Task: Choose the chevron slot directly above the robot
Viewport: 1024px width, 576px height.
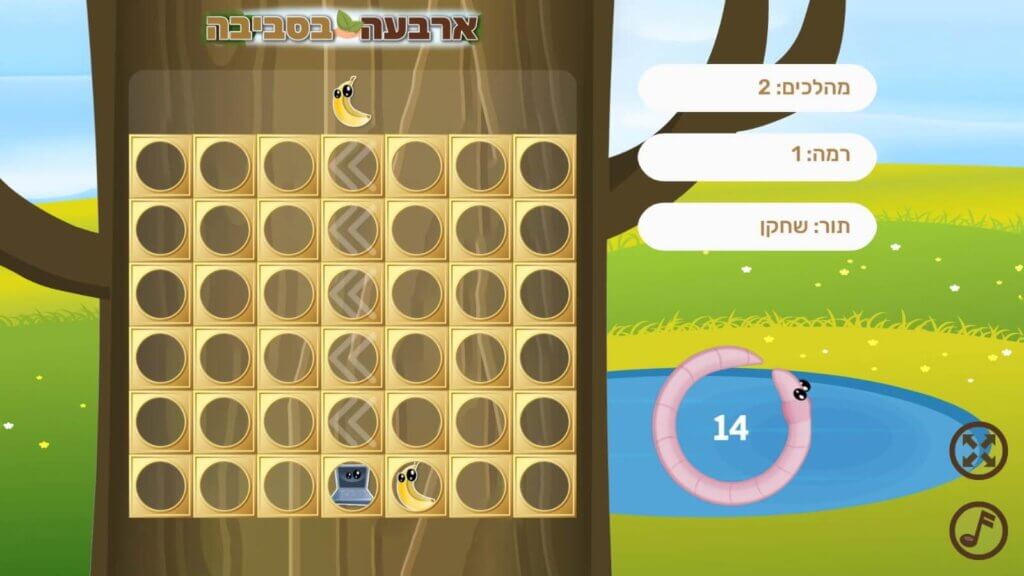Action: pyautogui.click(x=352, y=422)
